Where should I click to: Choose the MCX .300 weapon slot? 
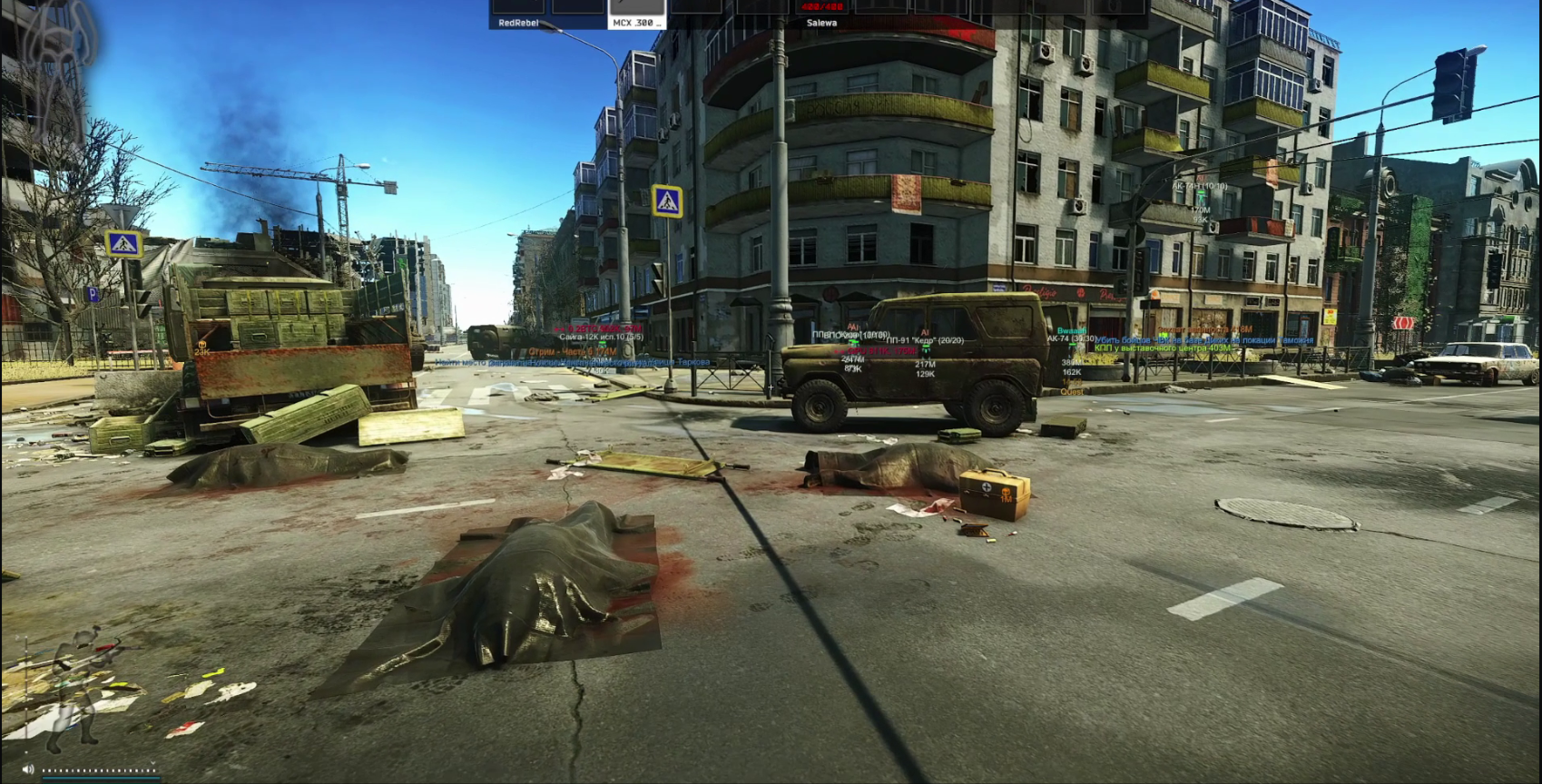click(635, 13)
